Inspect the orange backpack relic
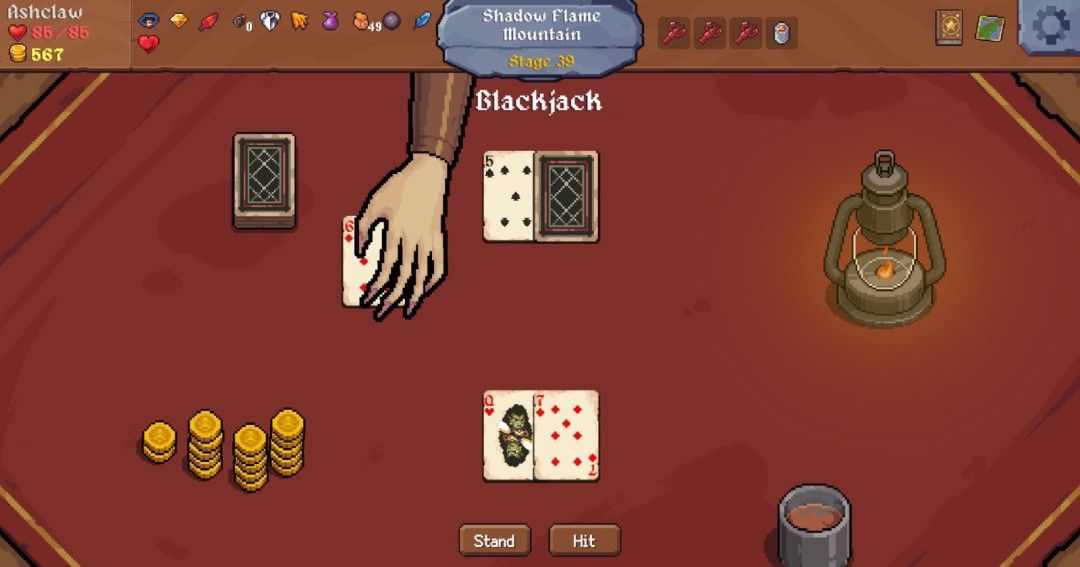Screen dimensions: 1080x567 coord(361,21)
